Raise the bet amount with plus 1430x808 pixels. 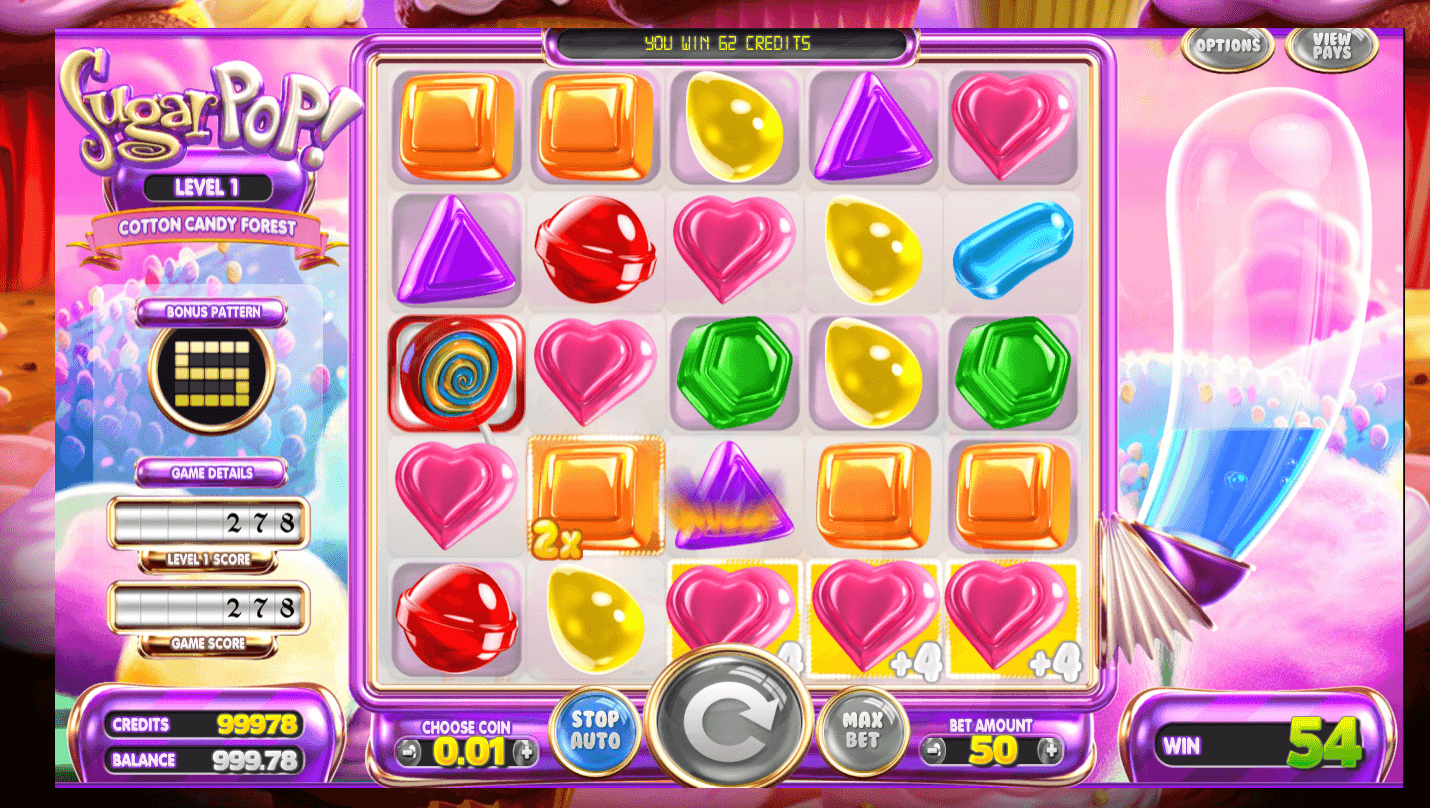click(x=1050, y=749)
